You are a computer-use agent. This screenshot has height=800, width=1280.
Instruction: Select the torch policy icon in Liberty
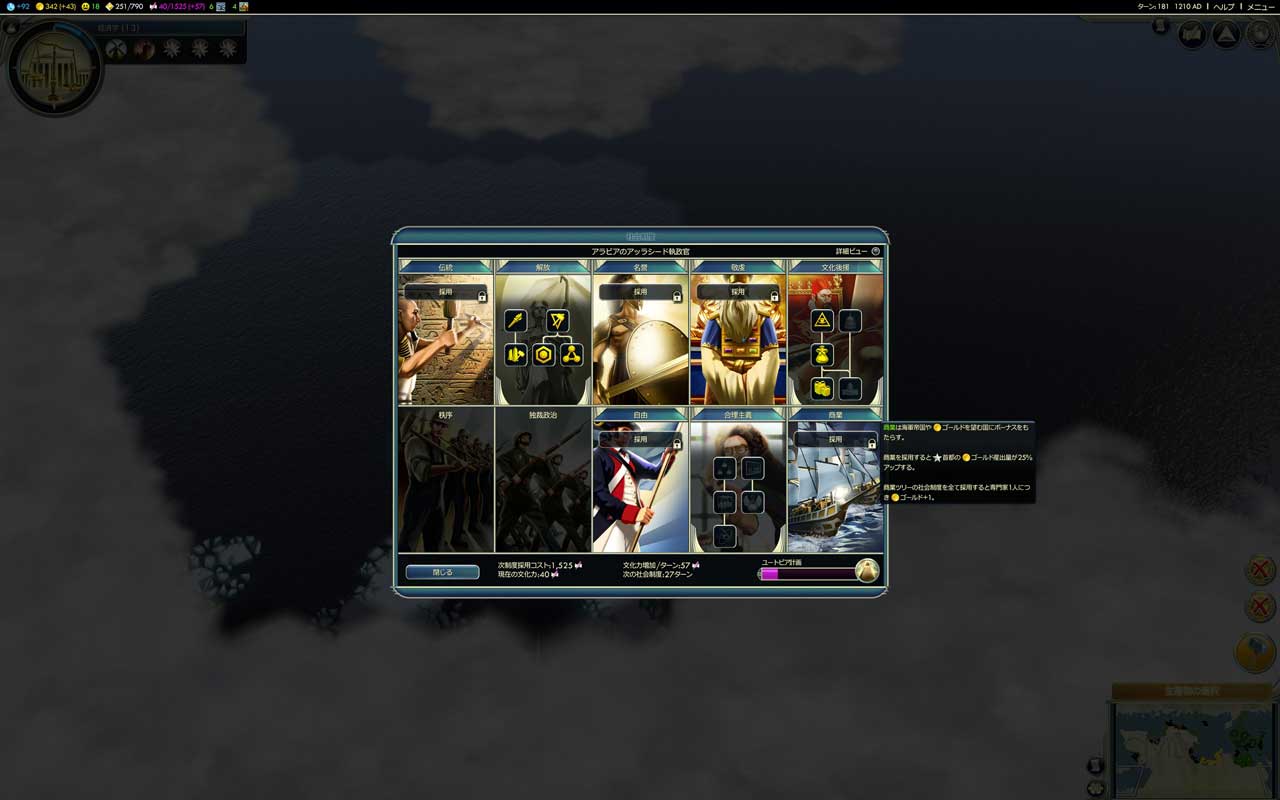(x=515, y=320)
